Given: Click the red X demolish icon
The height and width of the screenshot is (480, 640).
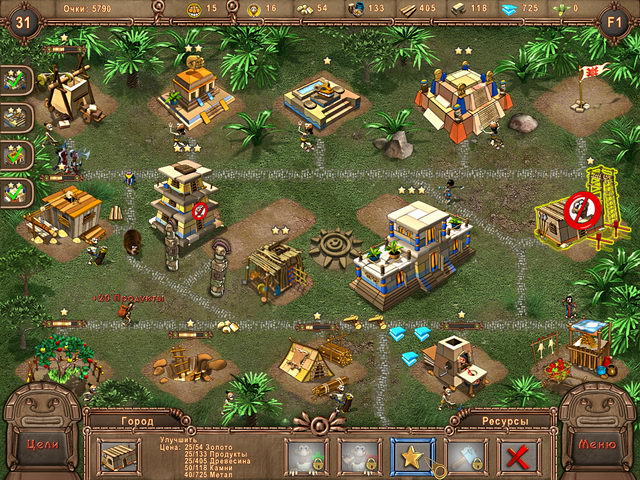Looking at the screenshot, I should pyautogui.click(x=517, y=457).
